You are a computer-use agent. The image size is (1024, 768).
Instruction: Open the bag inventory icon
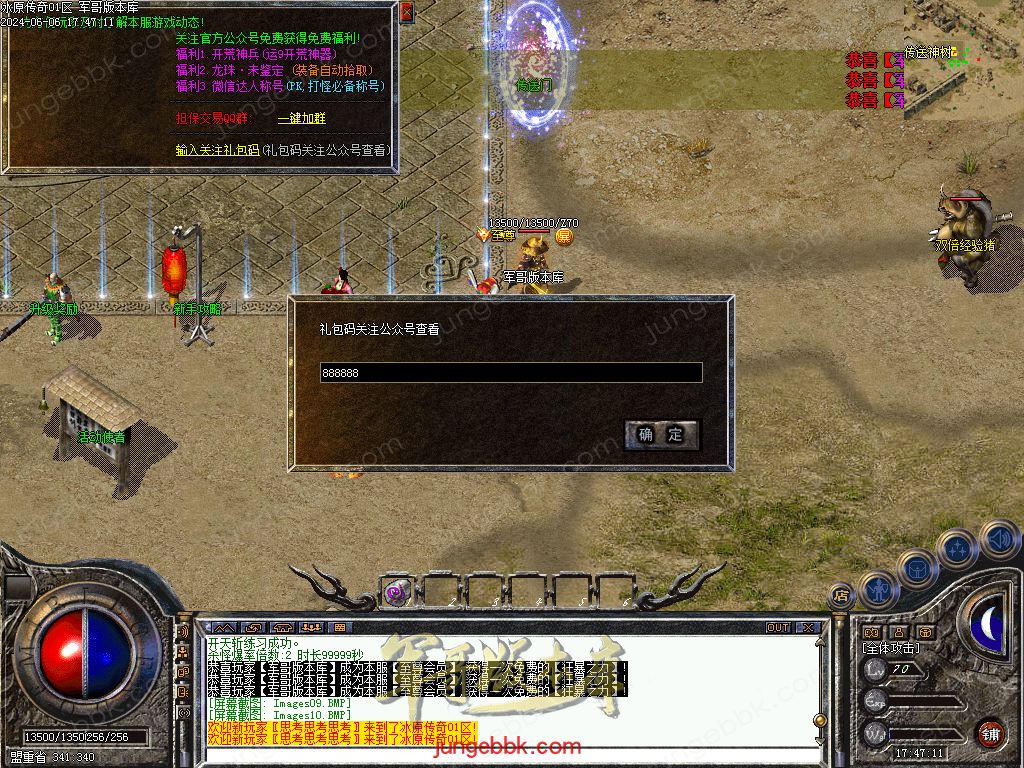[x=917, y=568]
